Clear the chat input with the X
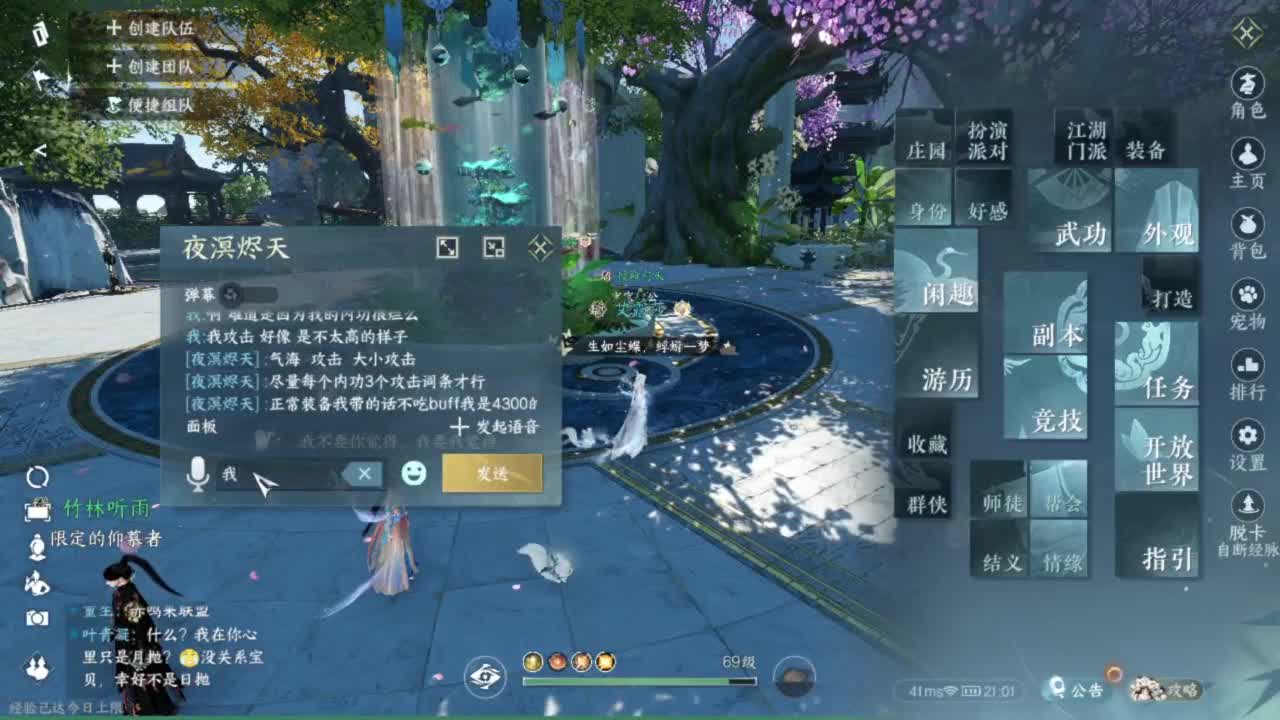Image resolution: width=1280 pixels, height=720 pixels. point(365,475)
